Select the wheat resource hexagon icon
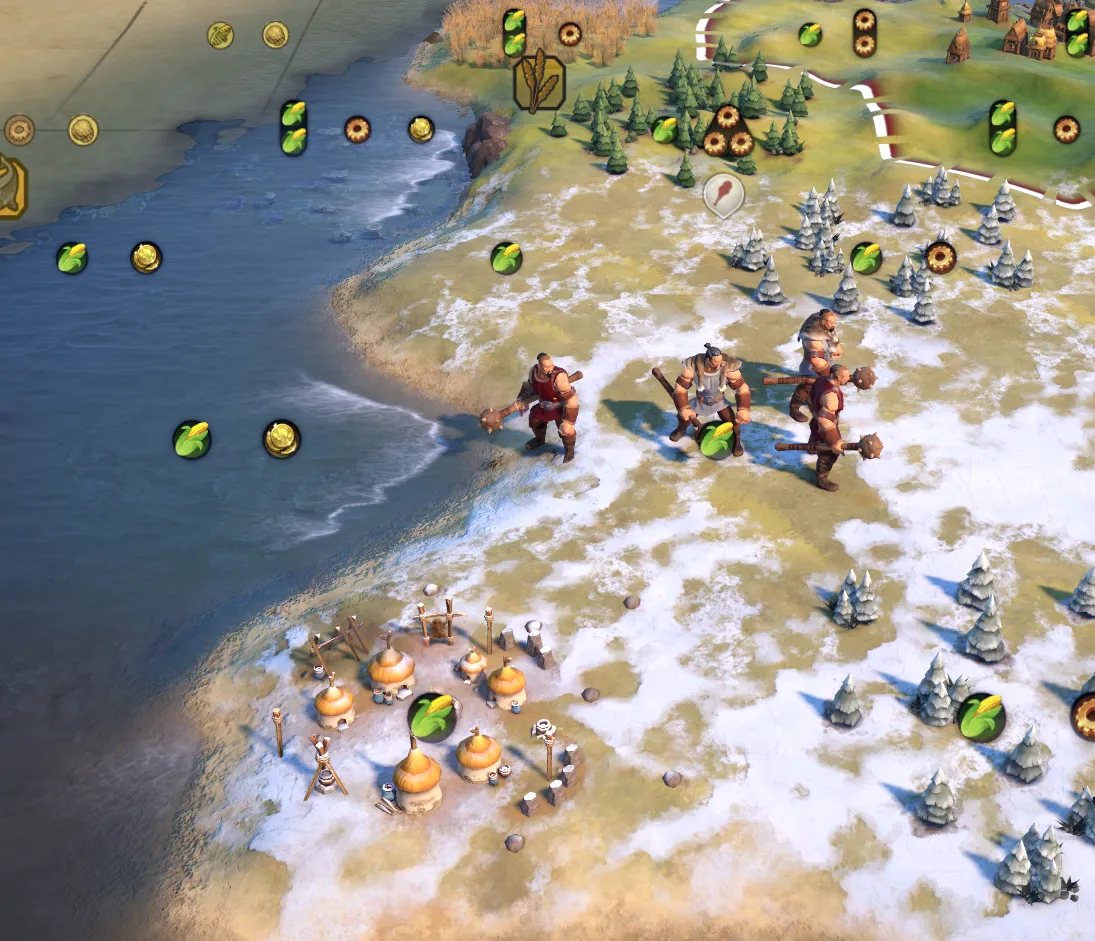 539,81
